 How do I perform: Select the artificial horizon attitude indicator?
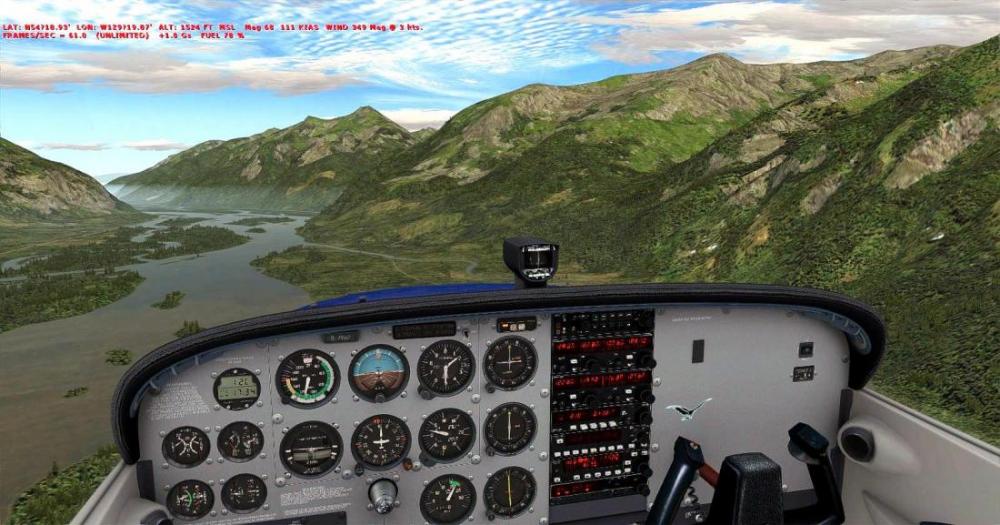379,372
